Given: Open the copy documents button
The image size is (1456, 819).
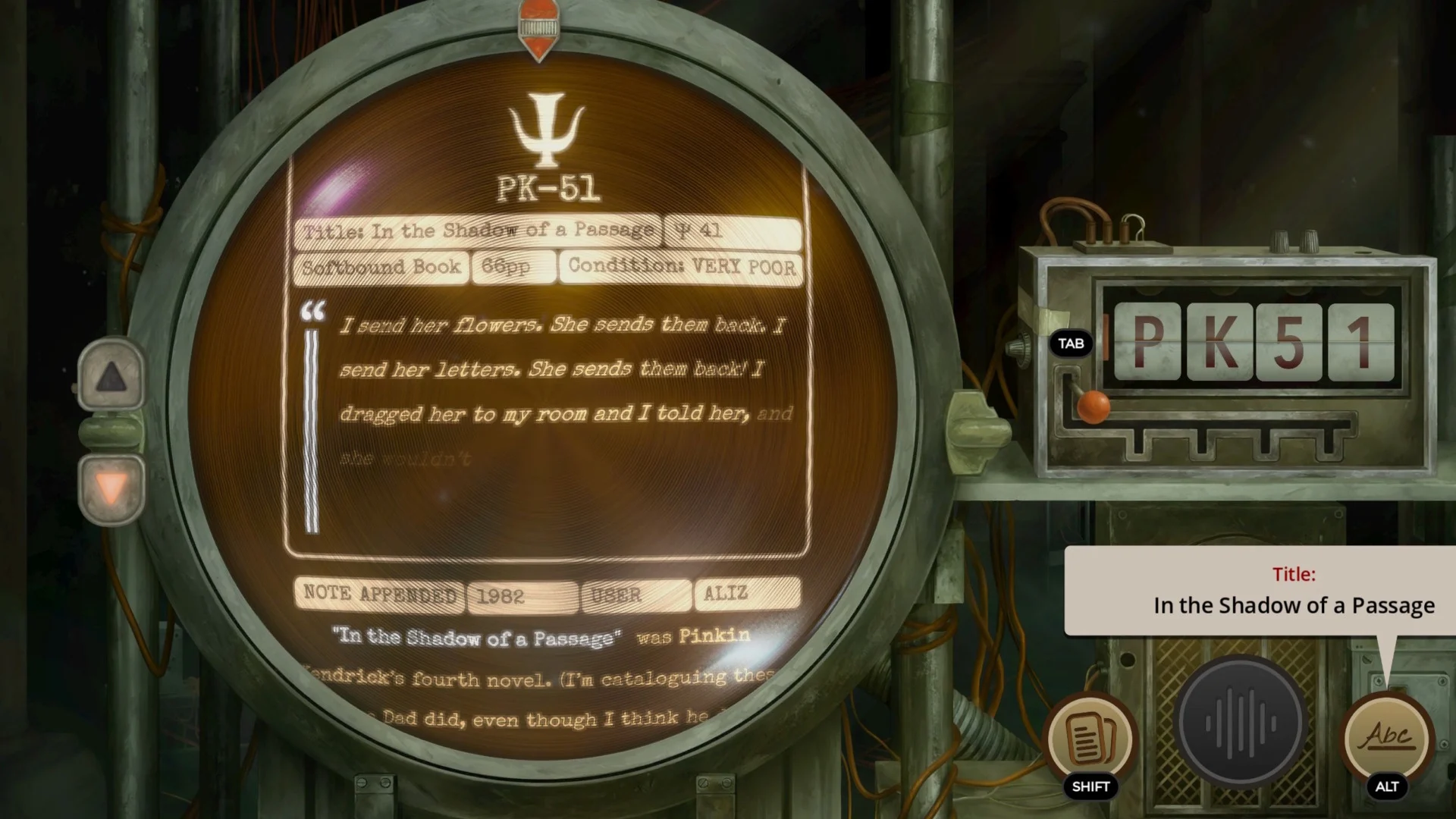Looking at the screenshot, I should tap(1090, 737).
